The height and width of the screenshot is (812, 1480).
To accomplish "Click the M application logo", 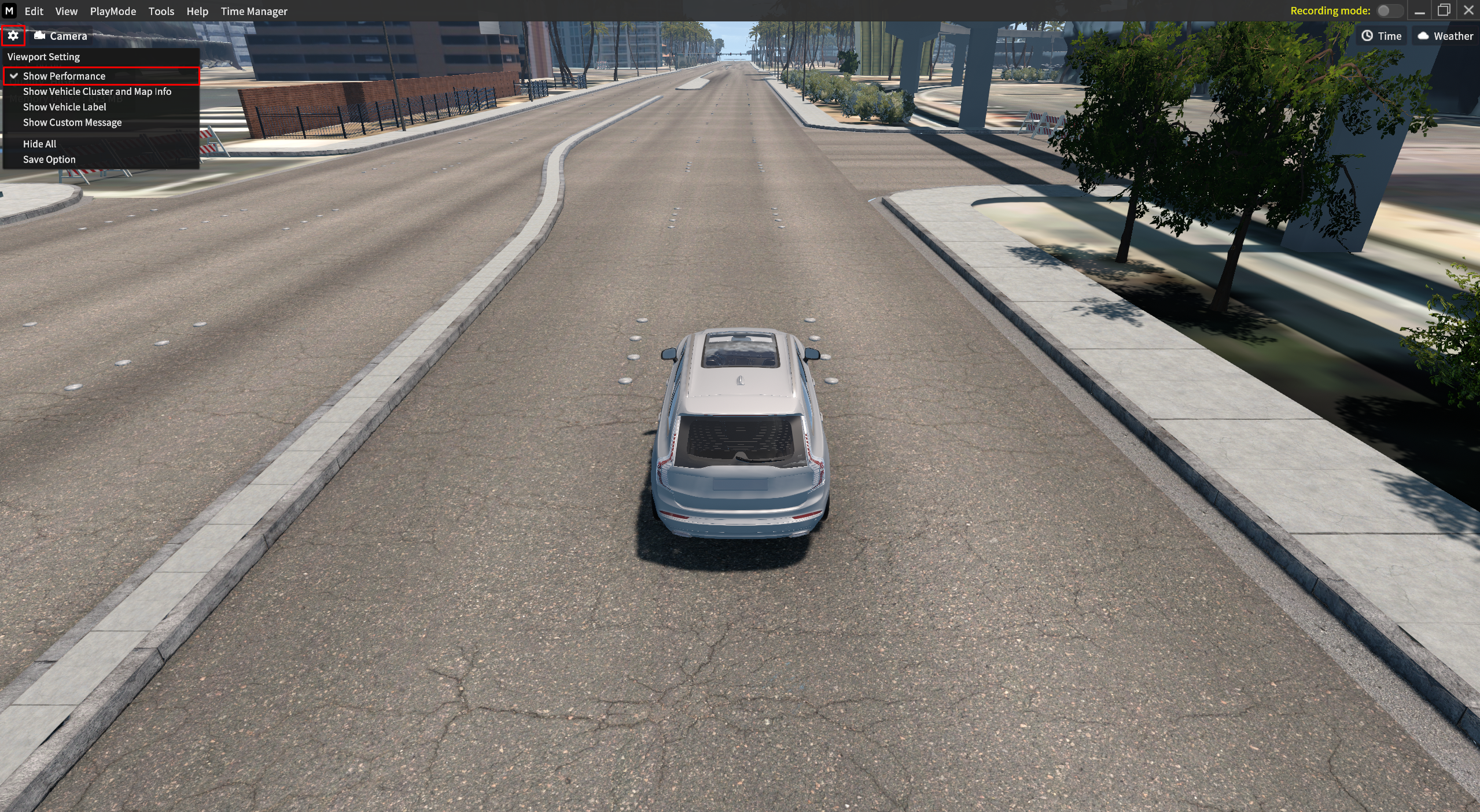I will [9, 11].
